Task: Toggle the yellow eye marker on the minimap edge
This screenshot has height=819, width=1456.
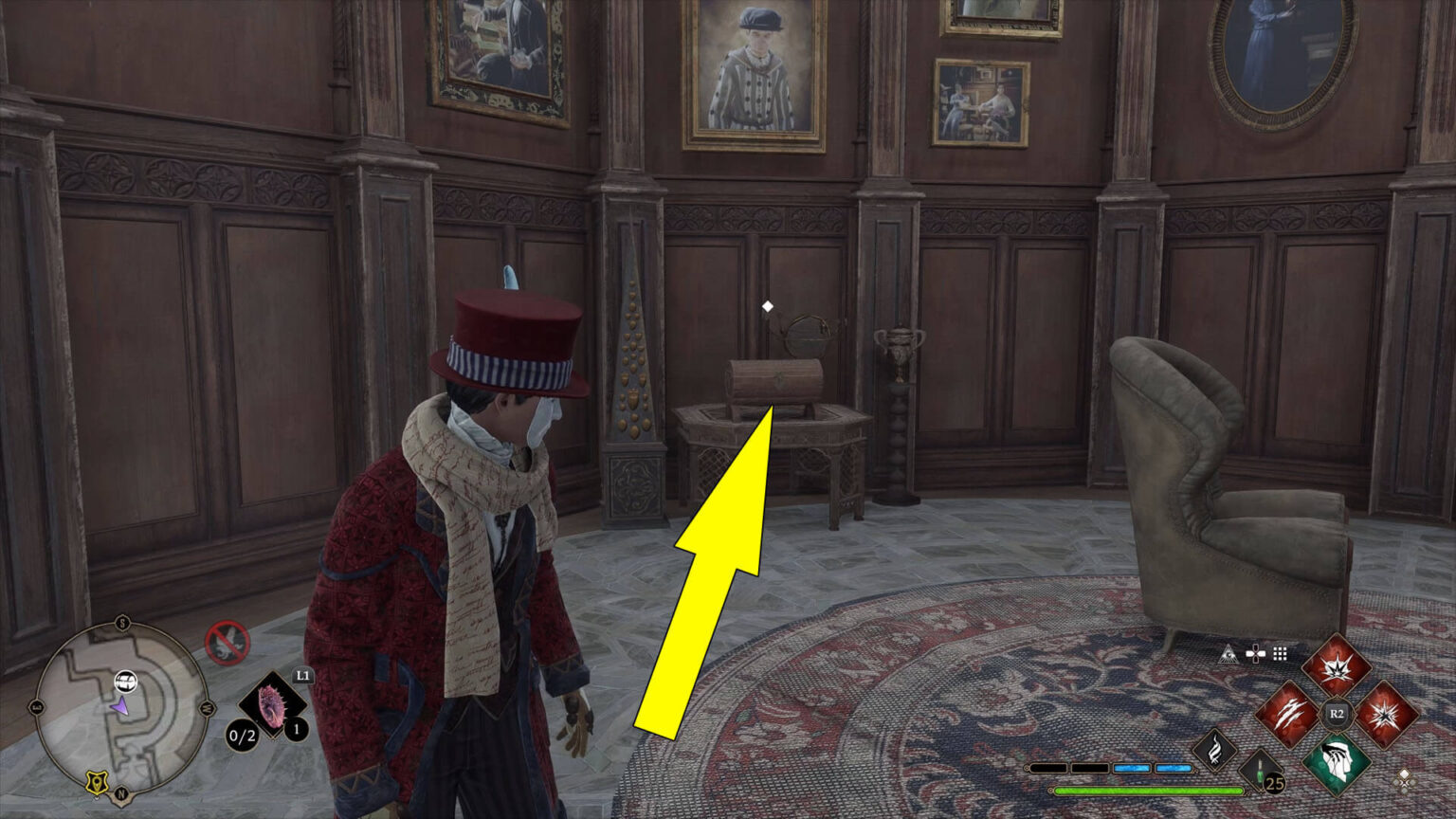Action: point(95,780)
